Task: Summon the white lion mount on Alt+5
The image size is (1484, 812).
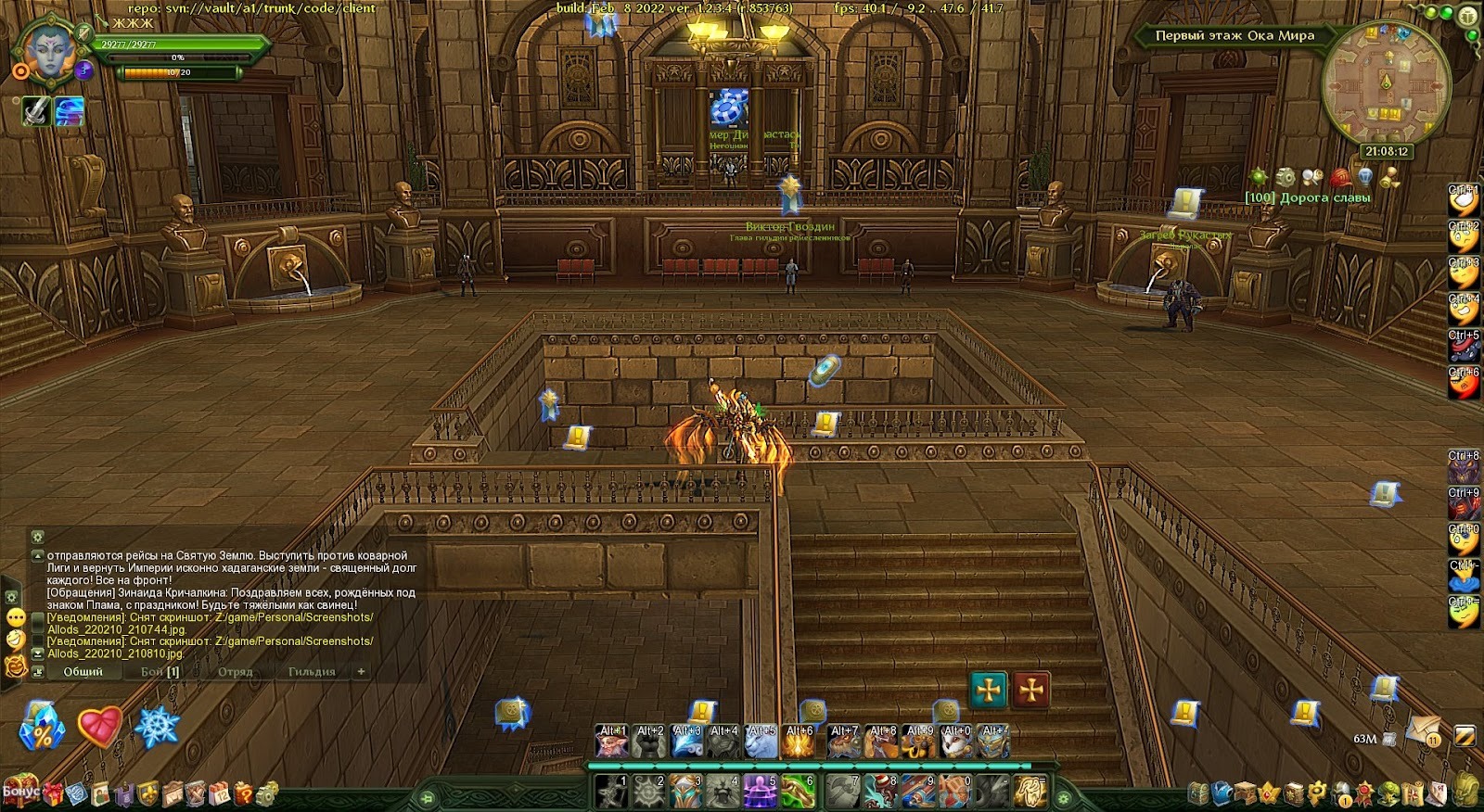Action: point(761,742)
